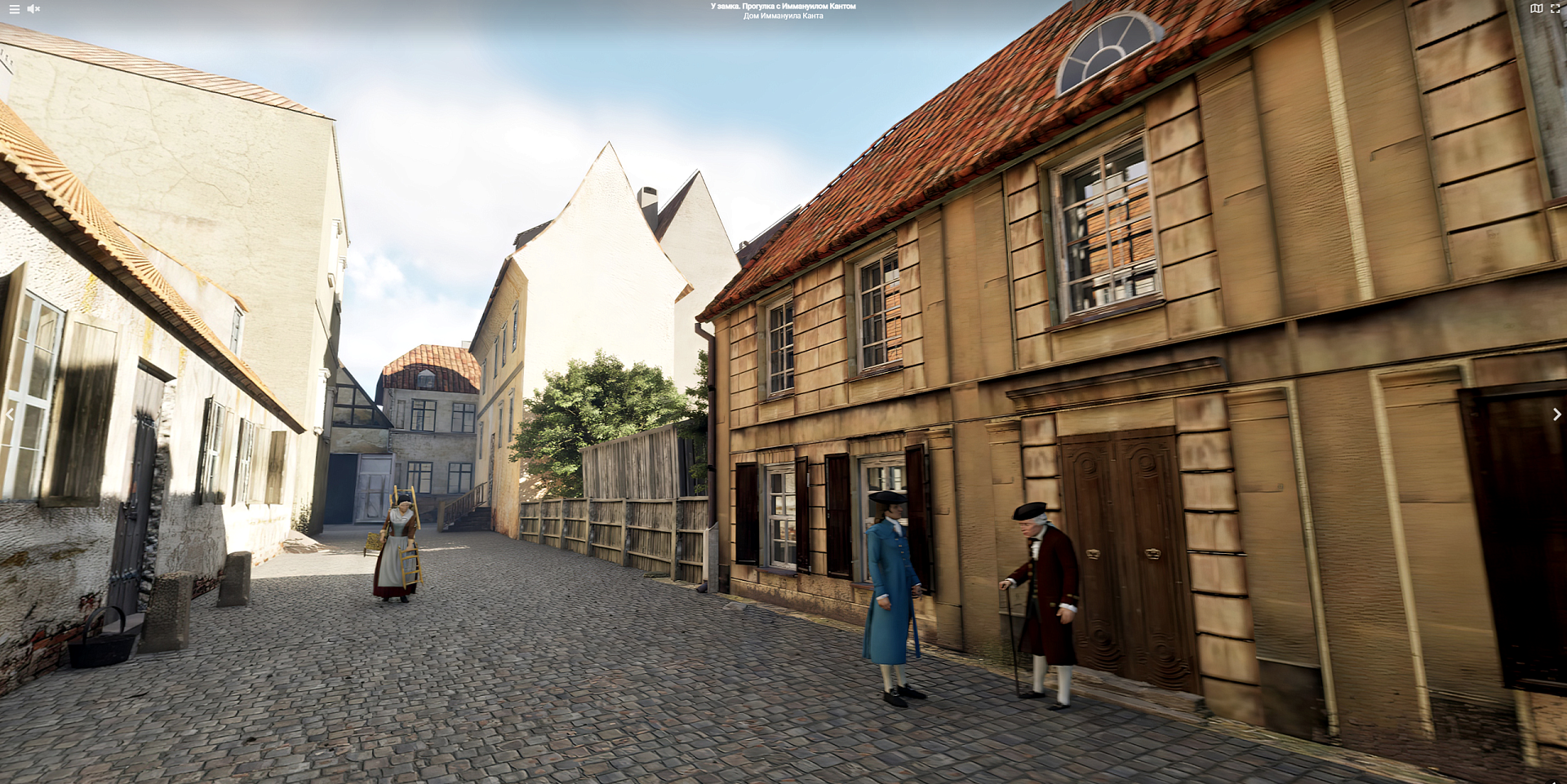
Task: Open the hamburger menu
Action: tap(14, 9)
